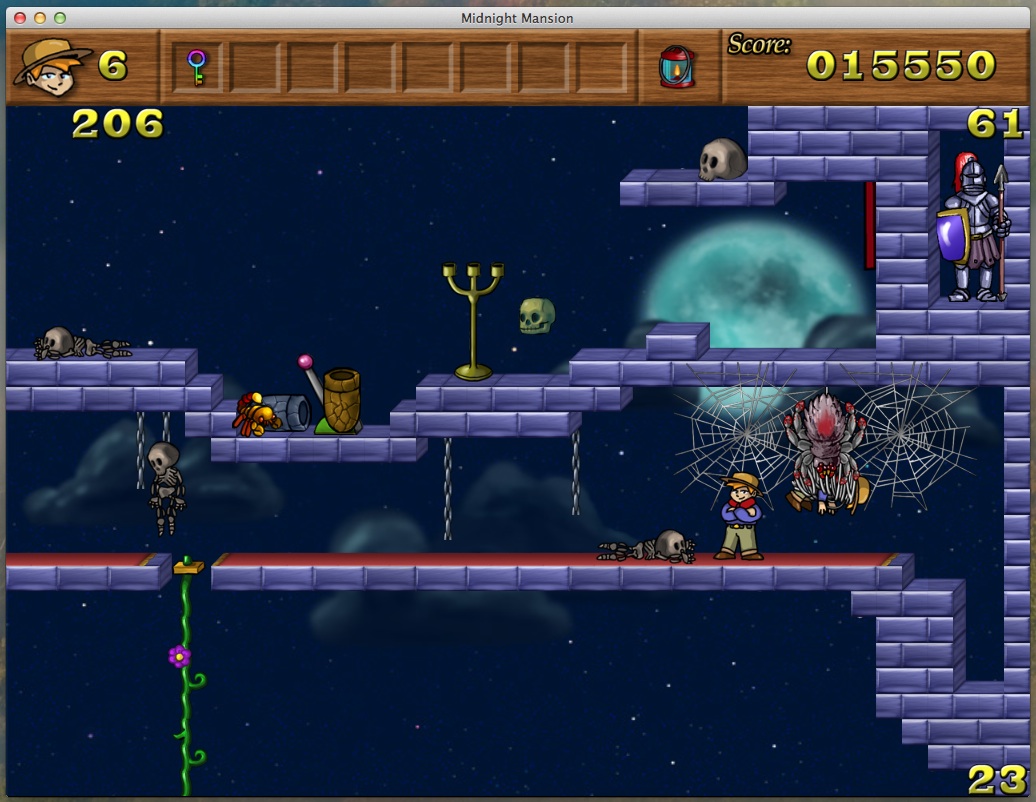
Task: Close the Midnight Mansion window
Action: pos(21,18)
